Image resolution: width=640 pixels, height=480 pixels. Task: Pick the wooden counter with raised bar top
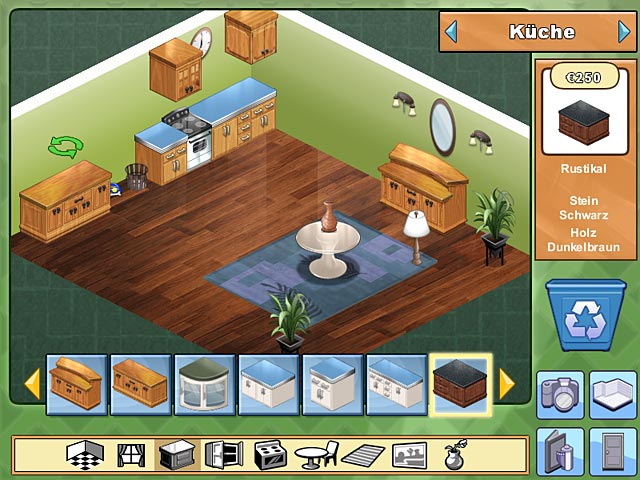77,384
